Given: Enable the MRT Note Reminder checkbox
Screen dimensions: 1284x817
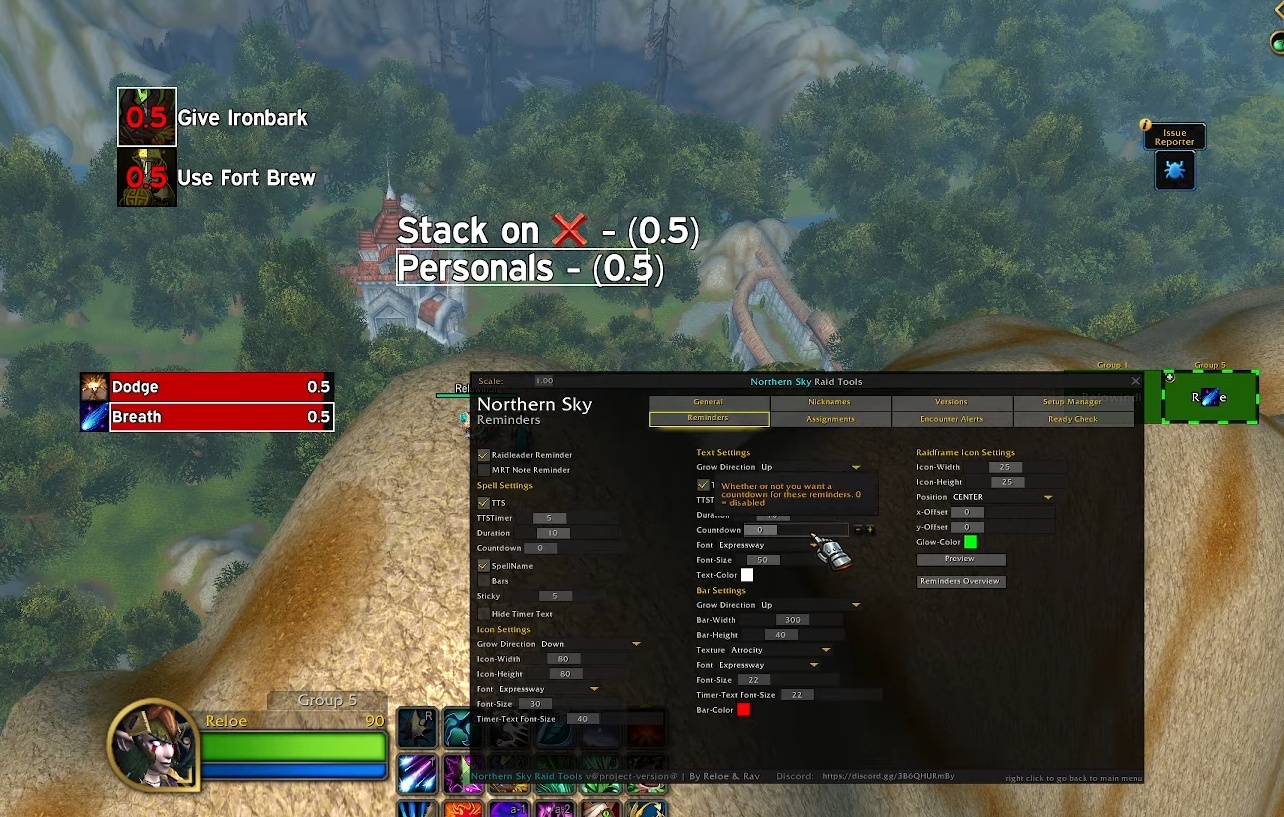Looking at the screenshot, I should coord(484,470).
